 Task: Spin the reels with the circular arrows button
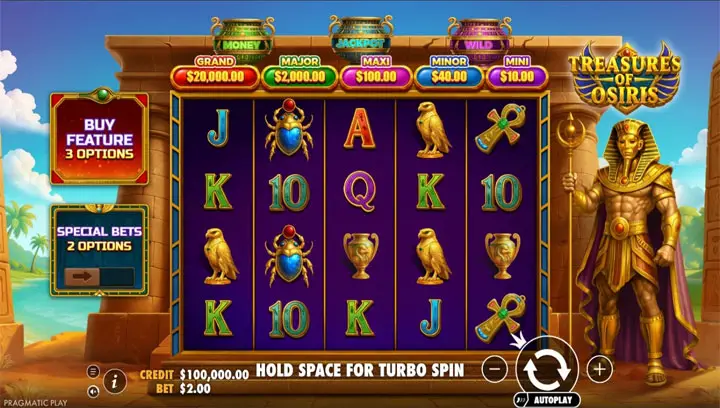(x=546, y=368)
